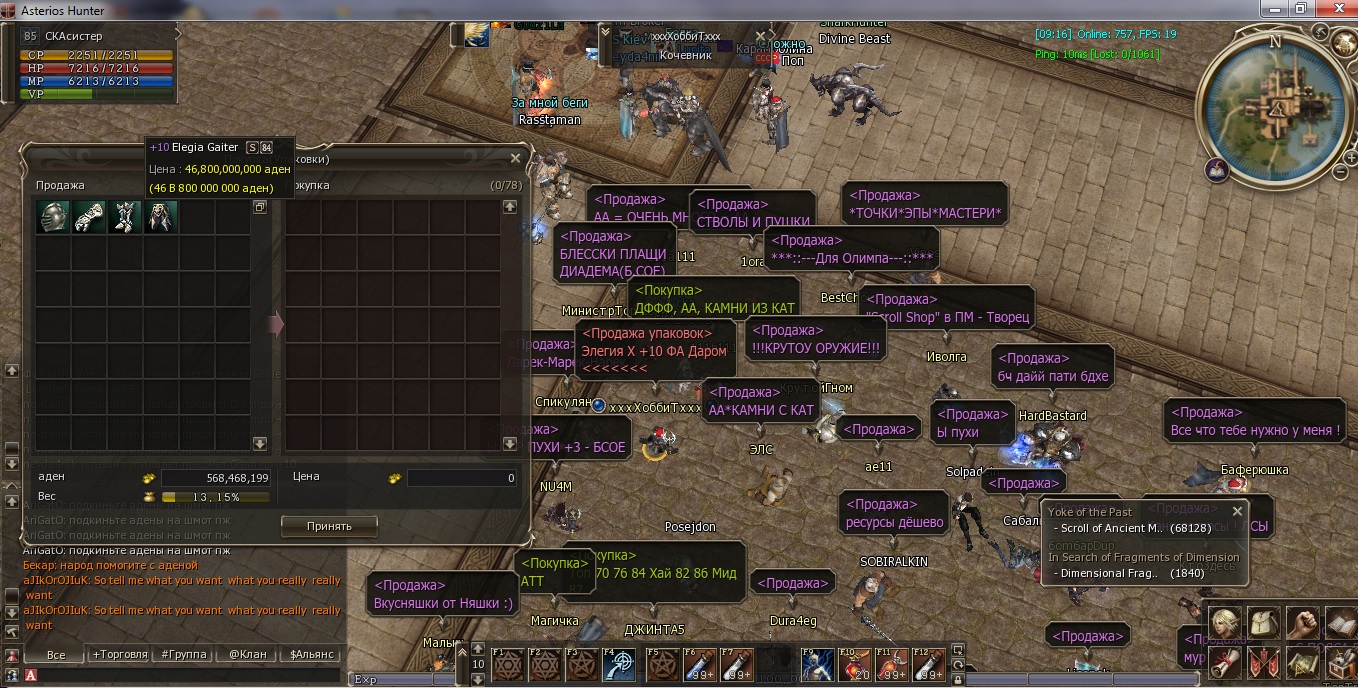The height and width of the screenshot is (688, 1358).
Task: Switch to the #Группа chat tab
Action: (183, 655)
